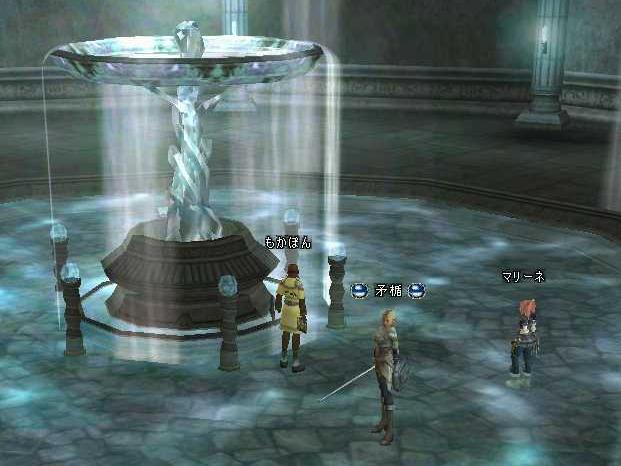
Task: Click the 矛楯 player name tag
Action: [387, 291]
